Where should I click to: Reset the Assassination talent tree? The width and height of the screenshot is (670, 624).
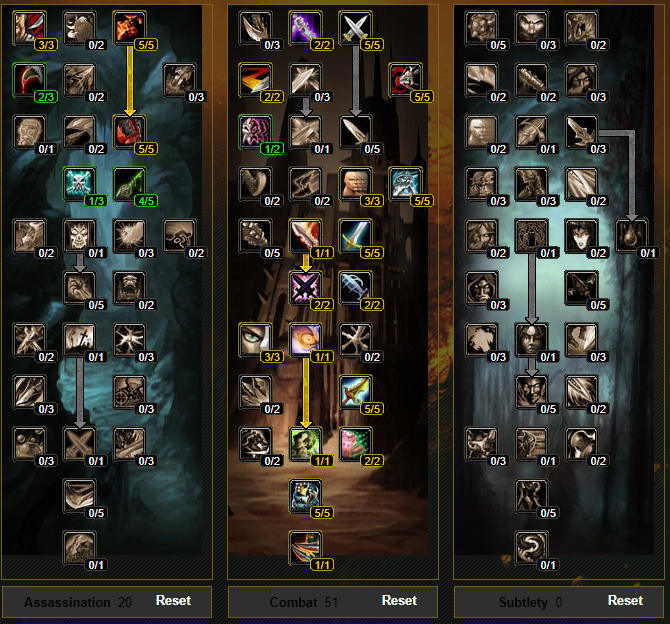click(173, 601)
